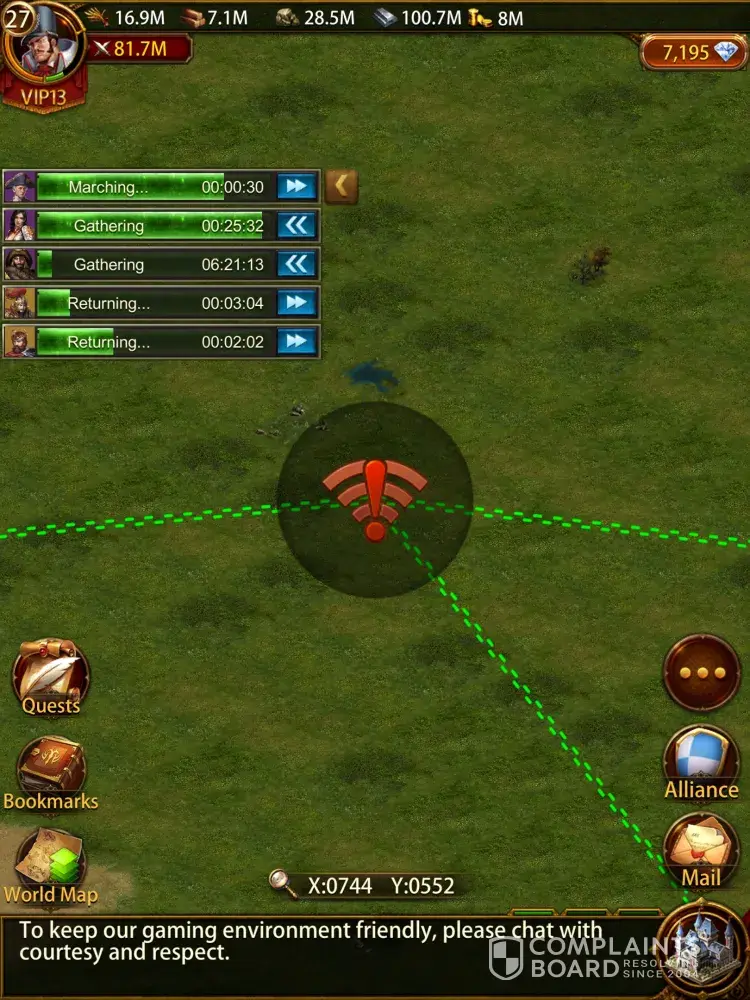This screenshot has height=1000, width=750.
Task: Recall the Gathering march at 06:21:13
Action: point(297,264)
